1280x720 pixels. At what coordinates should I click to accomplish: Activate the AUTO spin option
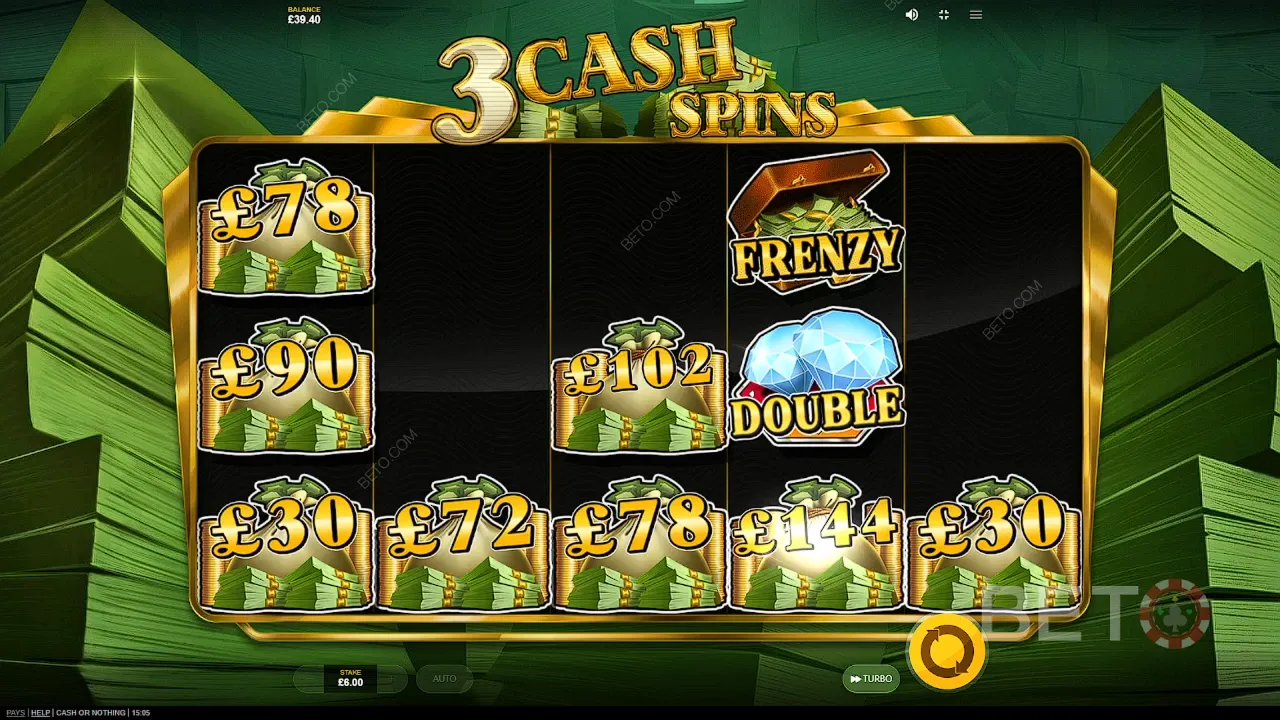444,679
